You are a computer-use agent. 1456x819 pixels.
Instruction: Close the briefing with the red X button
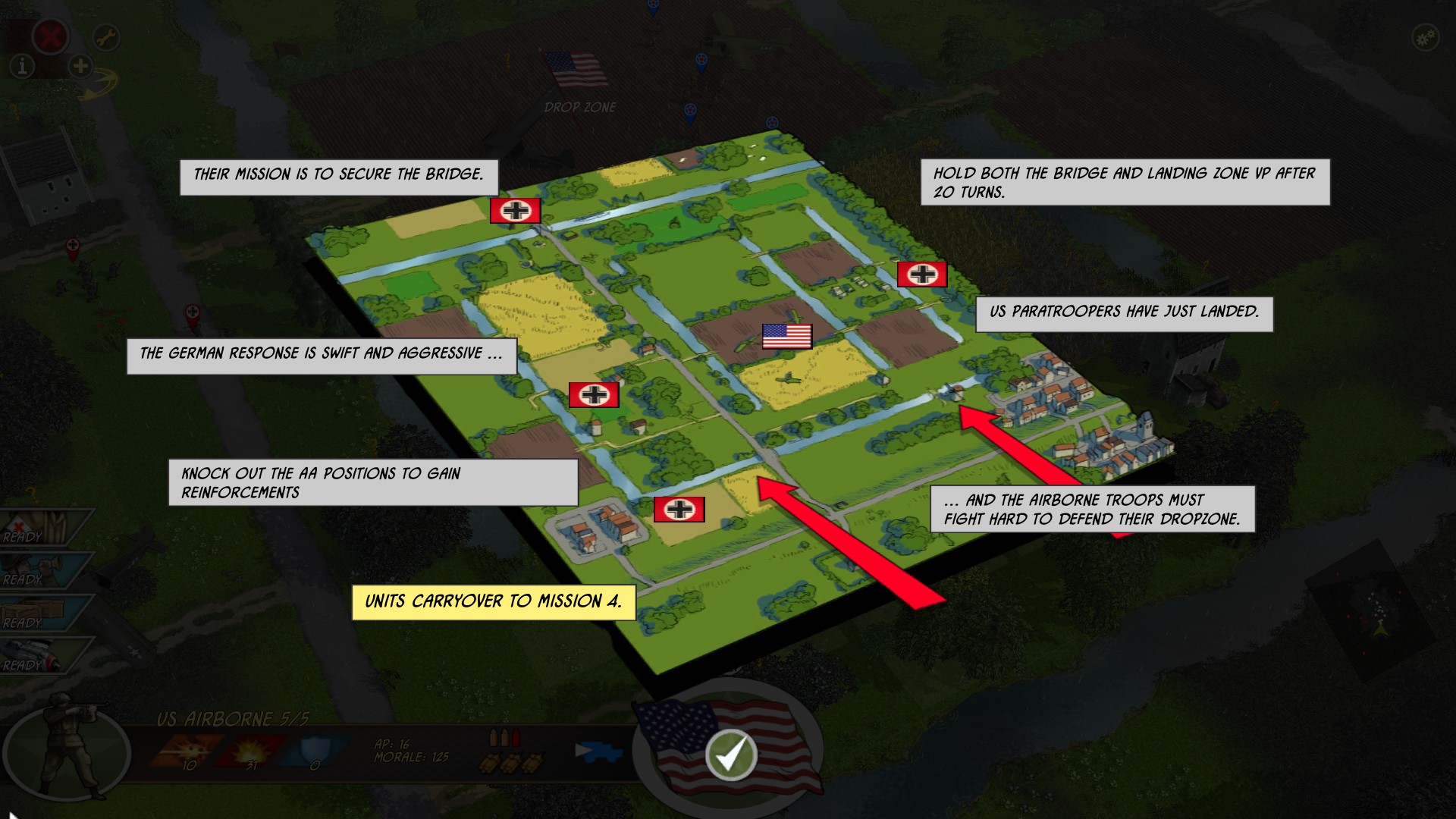pyautogui.click(x=52, y=36)
